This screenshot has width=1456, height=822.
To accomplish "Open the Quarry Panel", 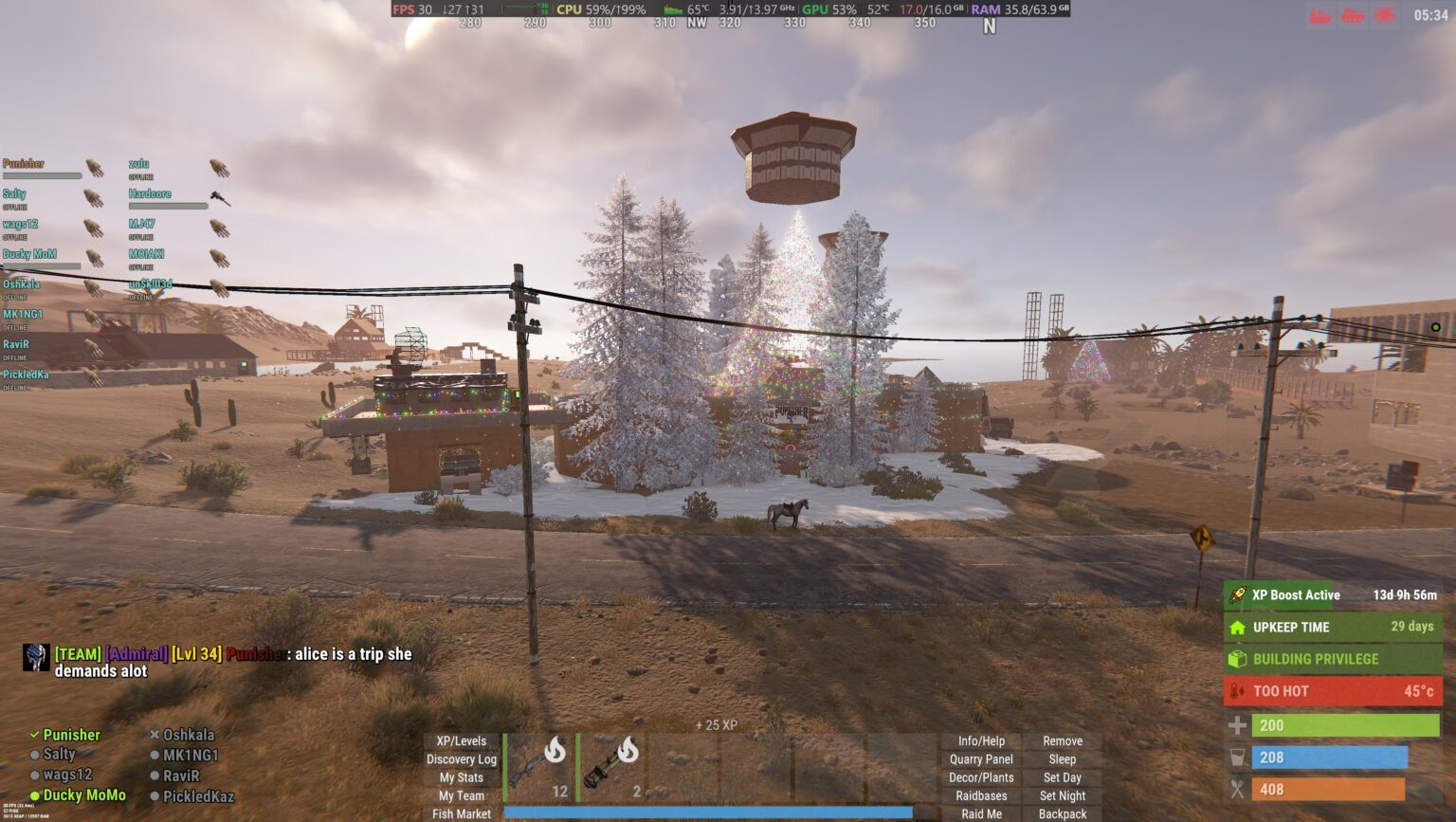I will click(981, 758).
